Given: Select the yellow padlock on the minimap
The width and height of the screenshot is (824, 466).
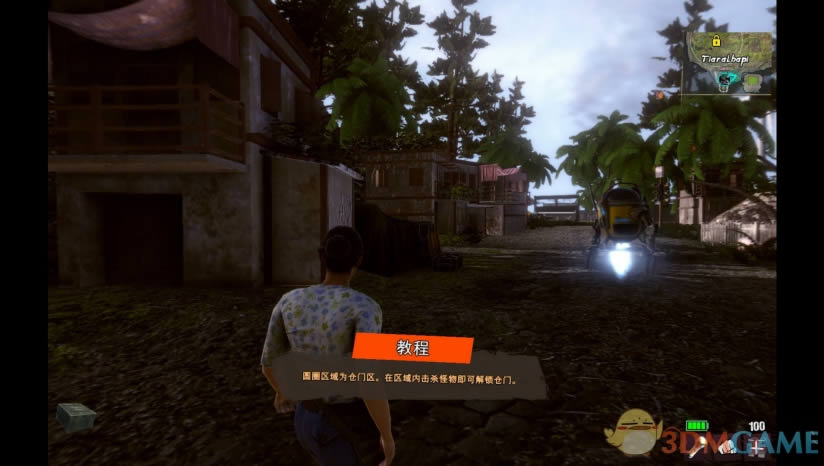Looking at the screenshot, I should pyautogui.click(x=716, y=41).
